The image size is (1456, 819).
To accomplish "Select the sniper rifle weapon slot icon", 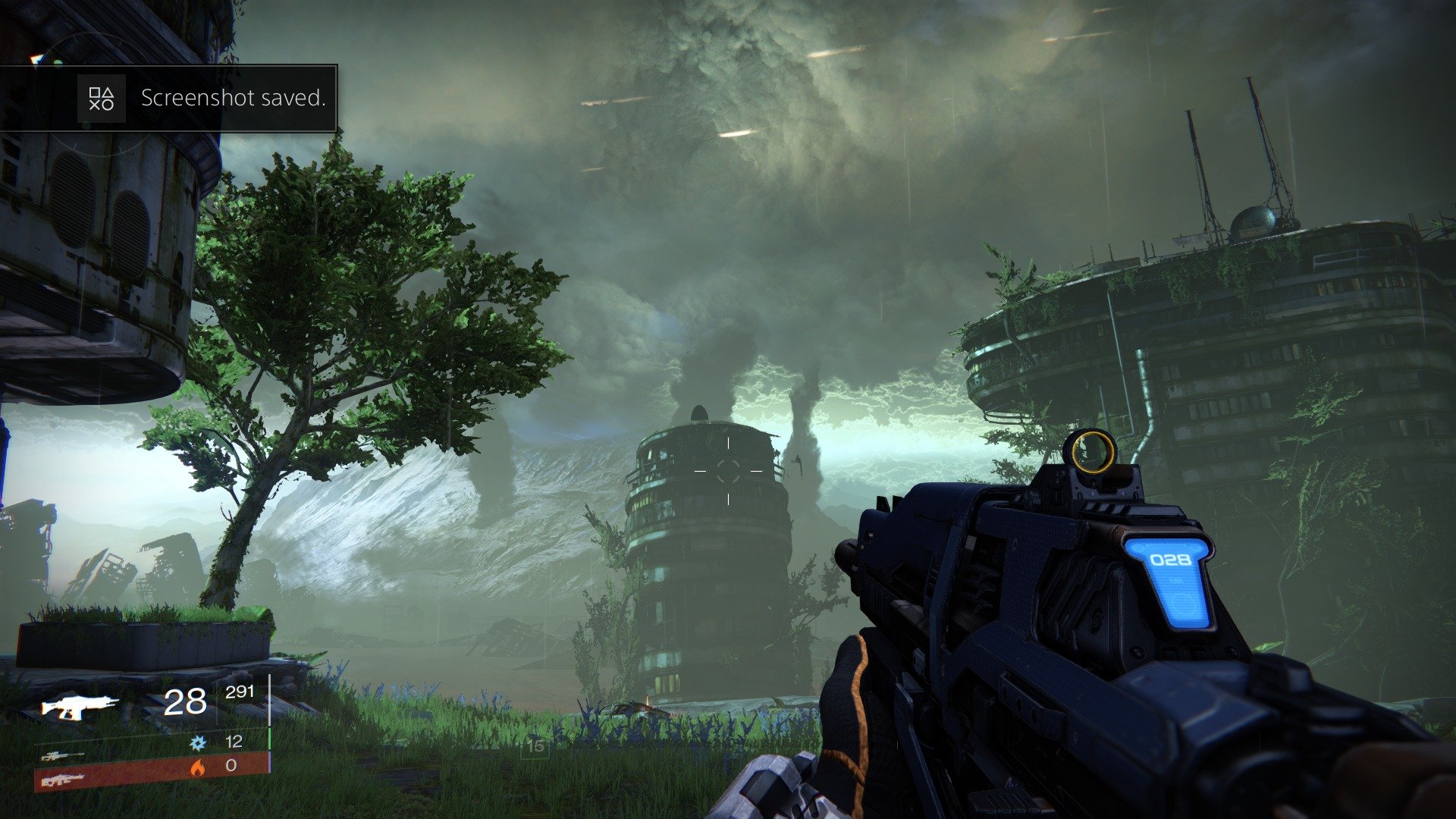I will (61, 758).
